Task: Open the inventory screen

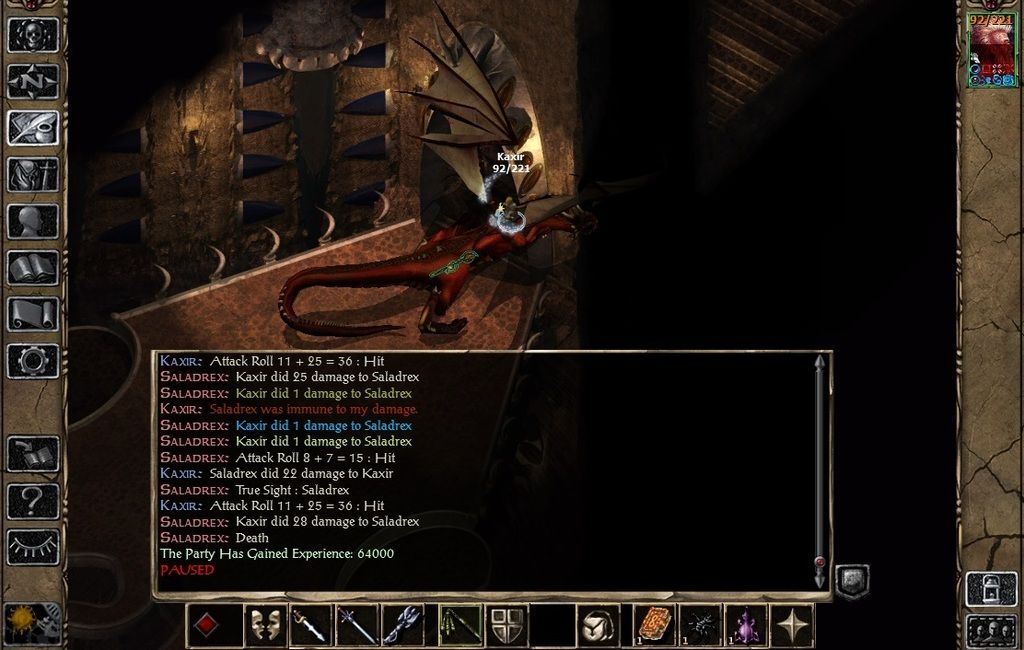Action: pos(33,174)
